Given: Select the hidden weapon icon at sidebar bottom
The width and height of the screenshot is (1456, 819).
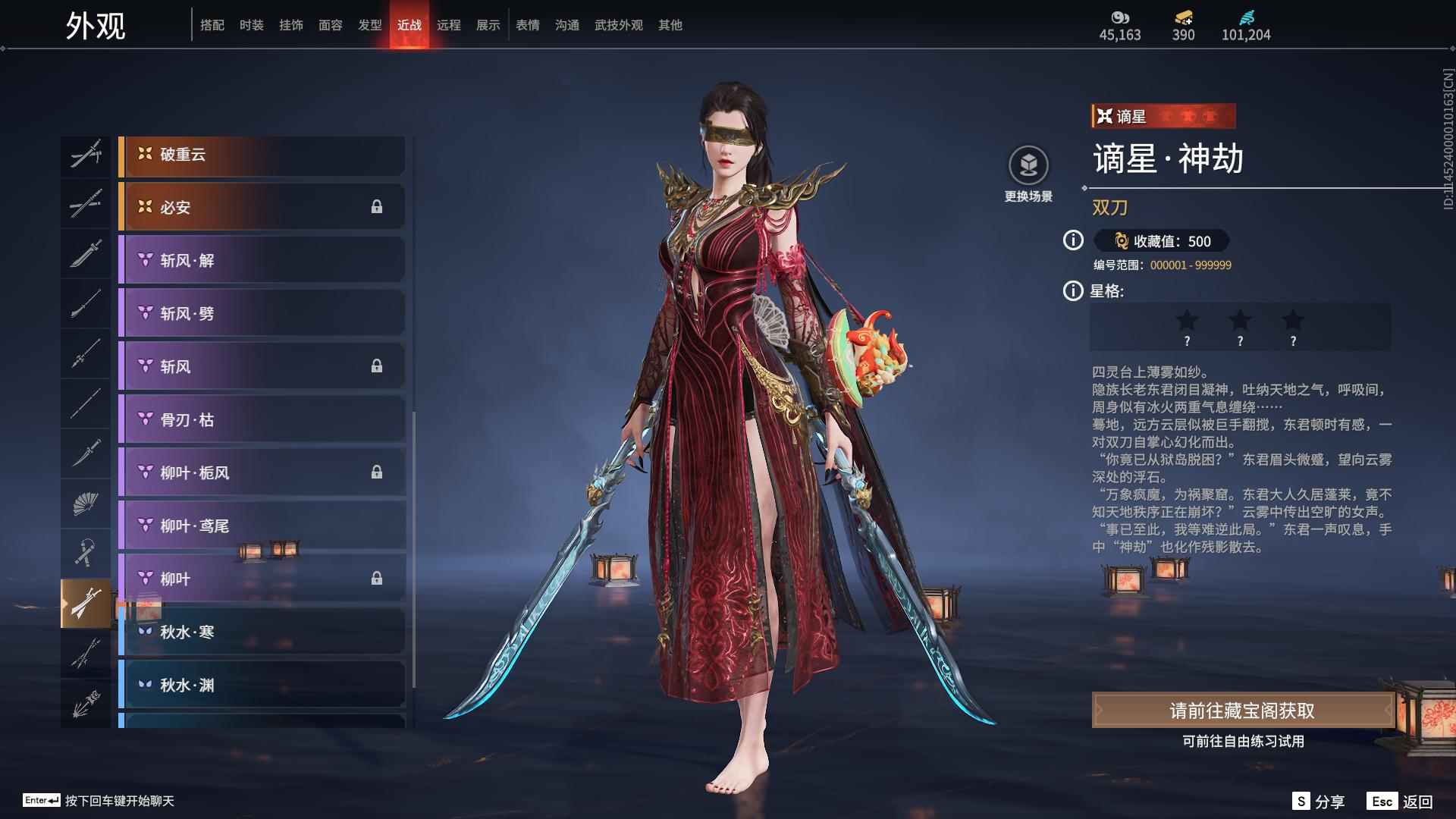Looking at the screenshot, I should point(86,701).
